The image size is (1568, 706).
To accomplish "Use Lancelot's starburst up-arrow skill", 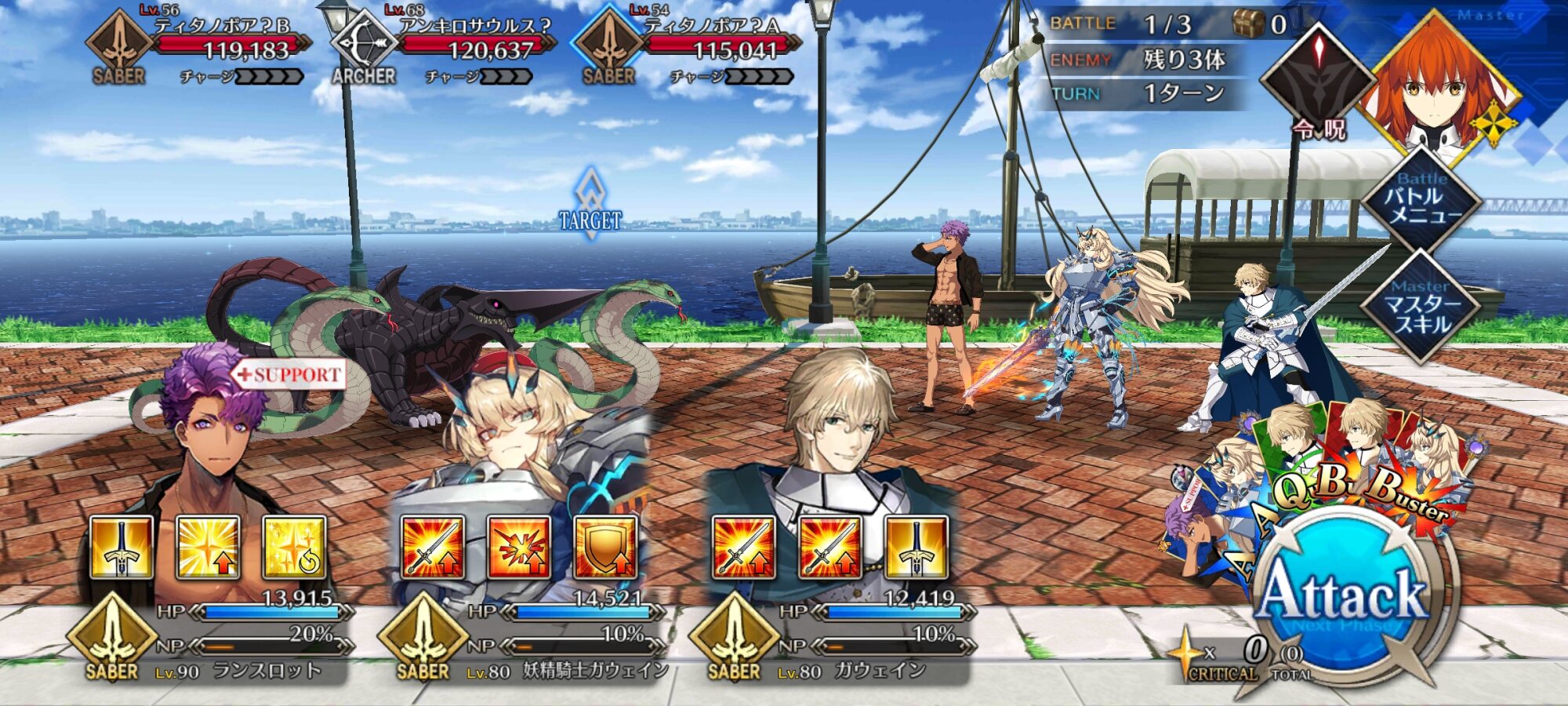I will [208, 547].
